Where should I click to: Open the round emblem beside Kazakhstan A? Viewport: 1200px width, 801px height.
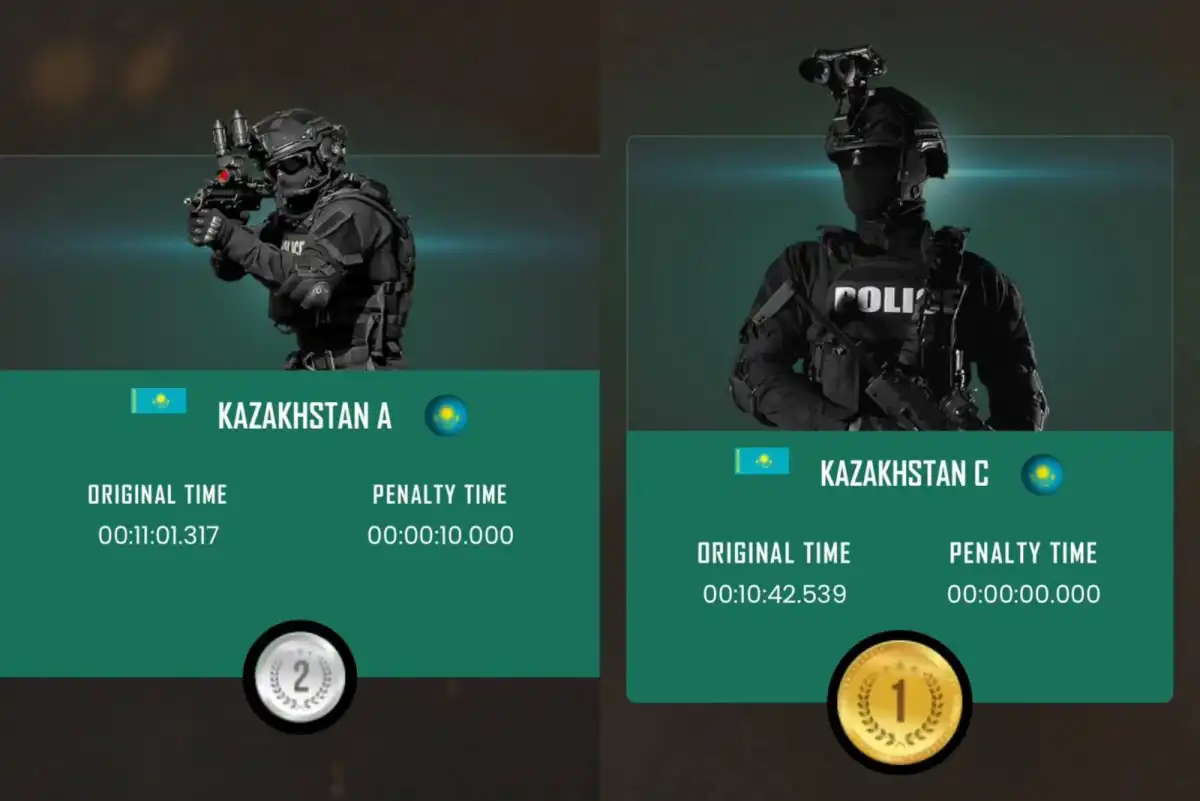click(x=446, y=415)
